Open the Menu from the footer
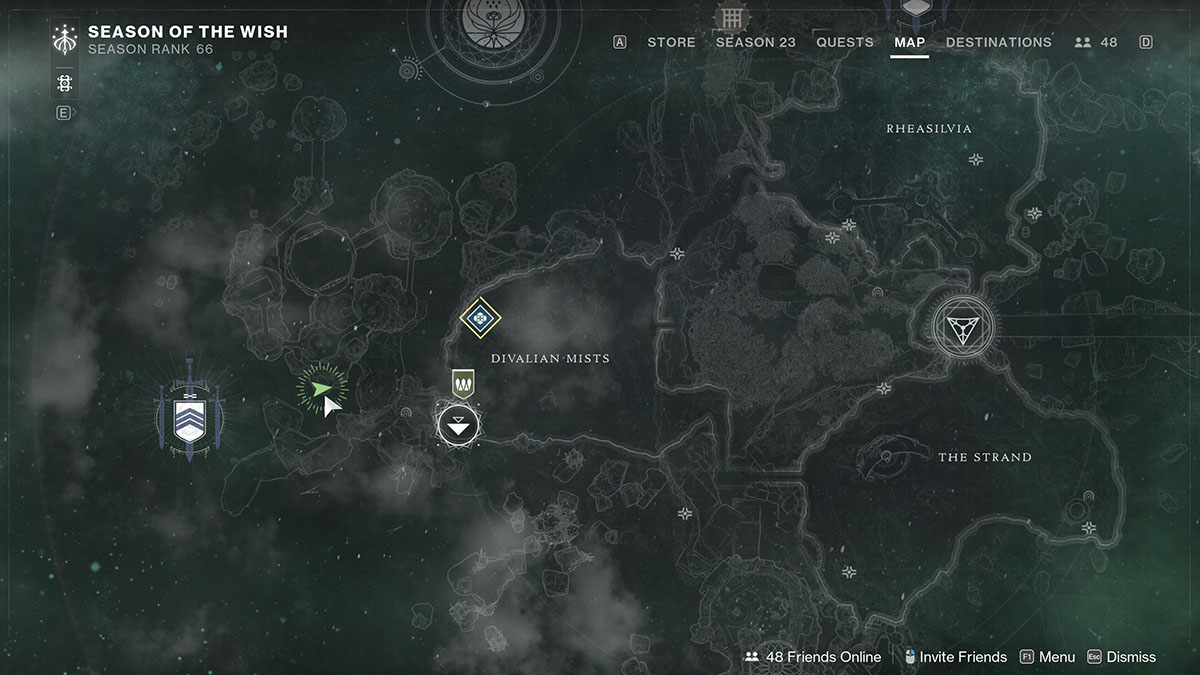1200x675 pixels. pyautogui.click(x=1047, y=657)
